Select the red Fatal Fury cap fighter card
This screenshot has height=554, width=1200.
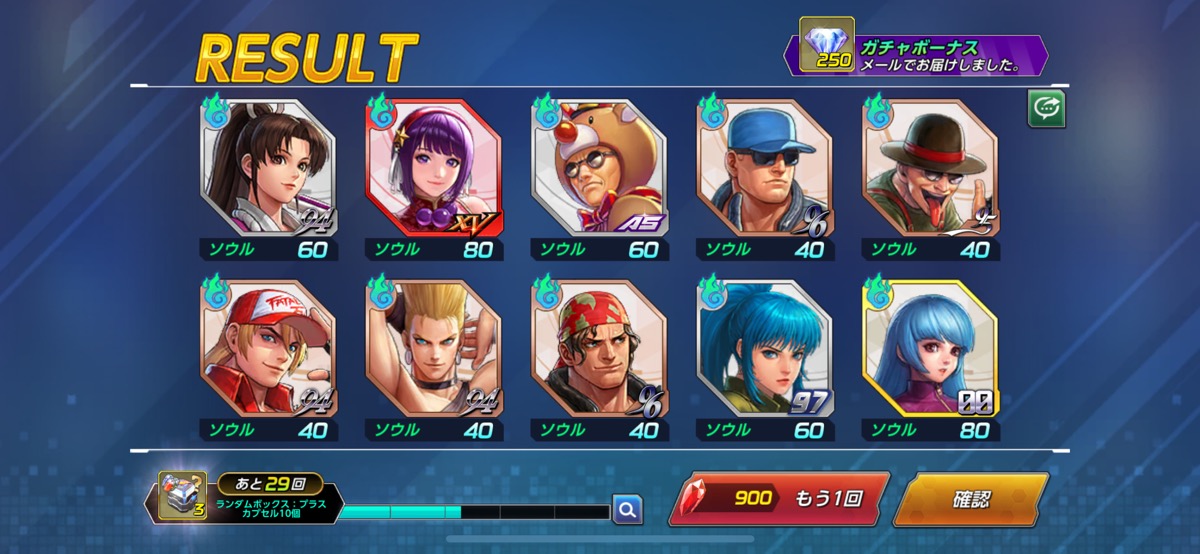(268, 348)
